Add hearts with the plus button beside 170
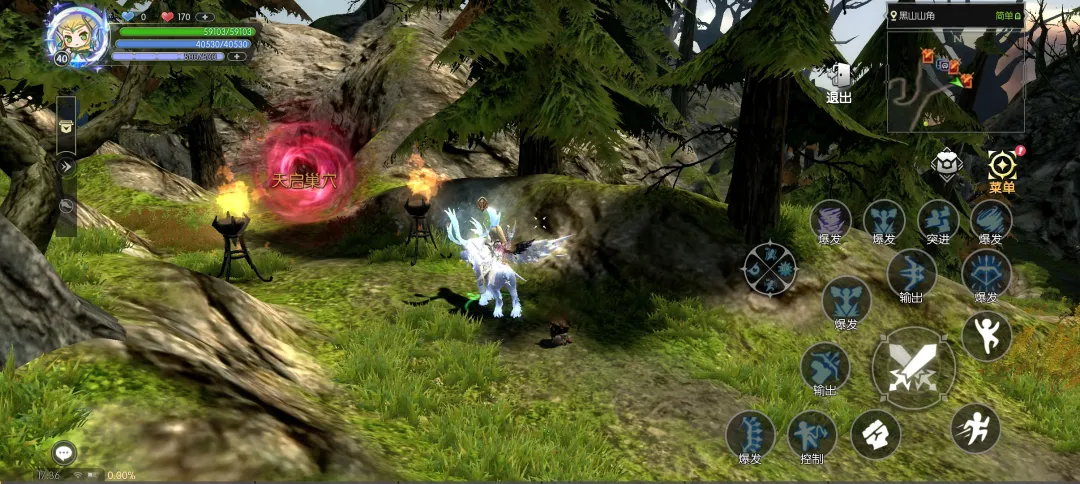1080x484 pixels. pos(205,17)
